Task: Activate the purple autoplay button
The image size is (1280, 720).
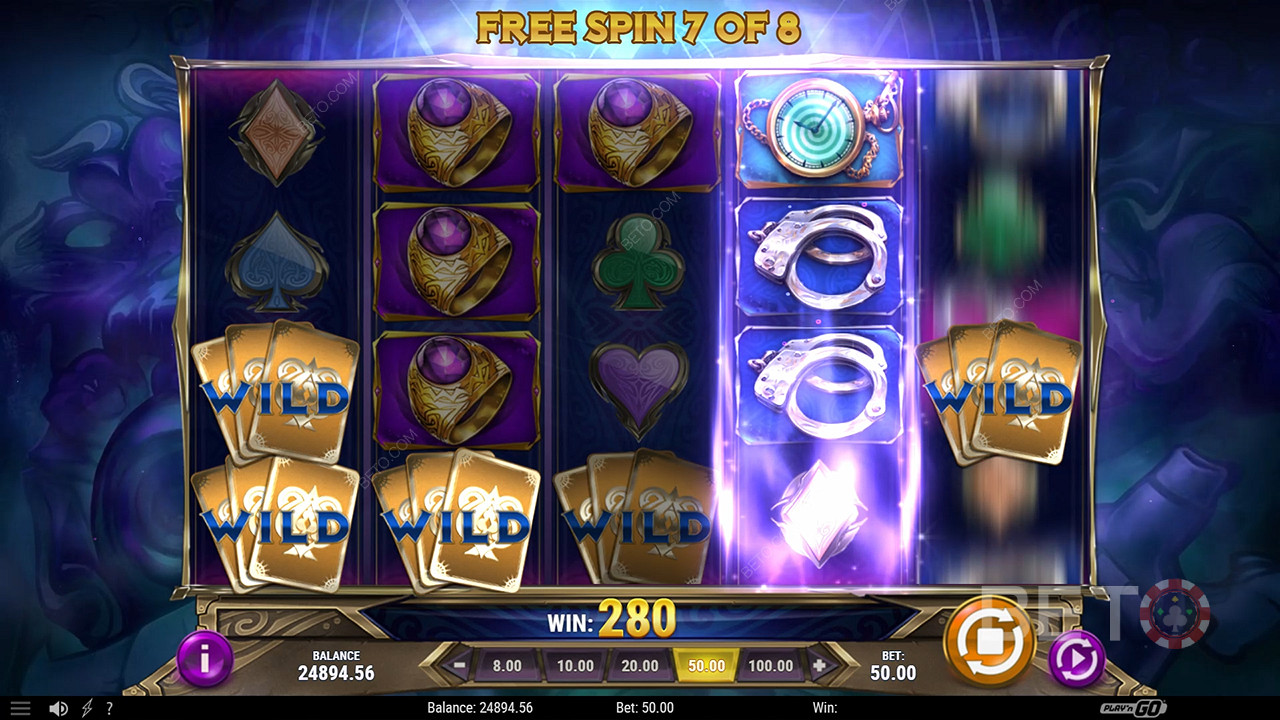Action: tap(1076, 659)
